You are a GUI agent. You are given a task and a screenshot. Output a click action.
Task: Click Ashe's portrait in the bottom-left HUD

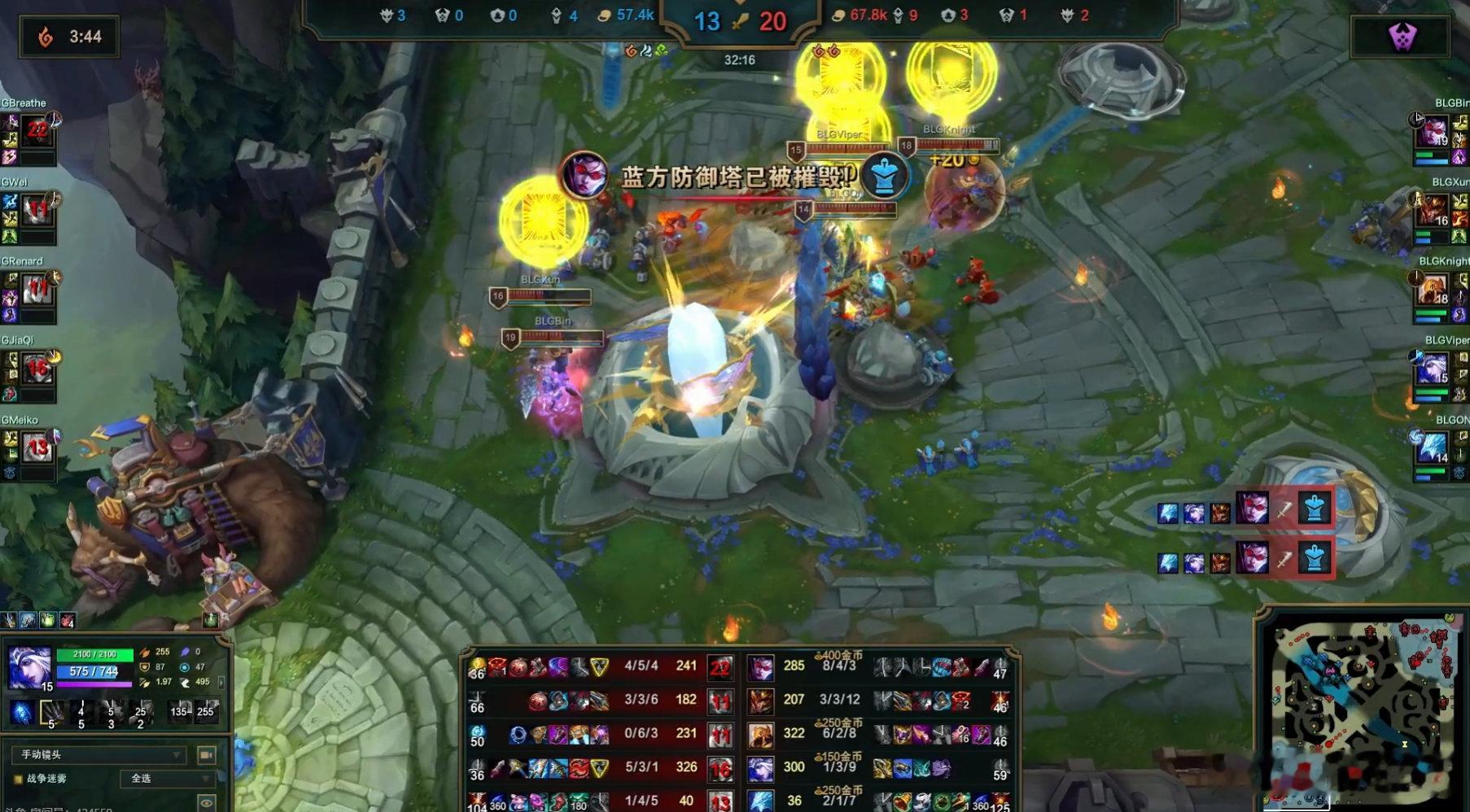(x=28, y=666)
